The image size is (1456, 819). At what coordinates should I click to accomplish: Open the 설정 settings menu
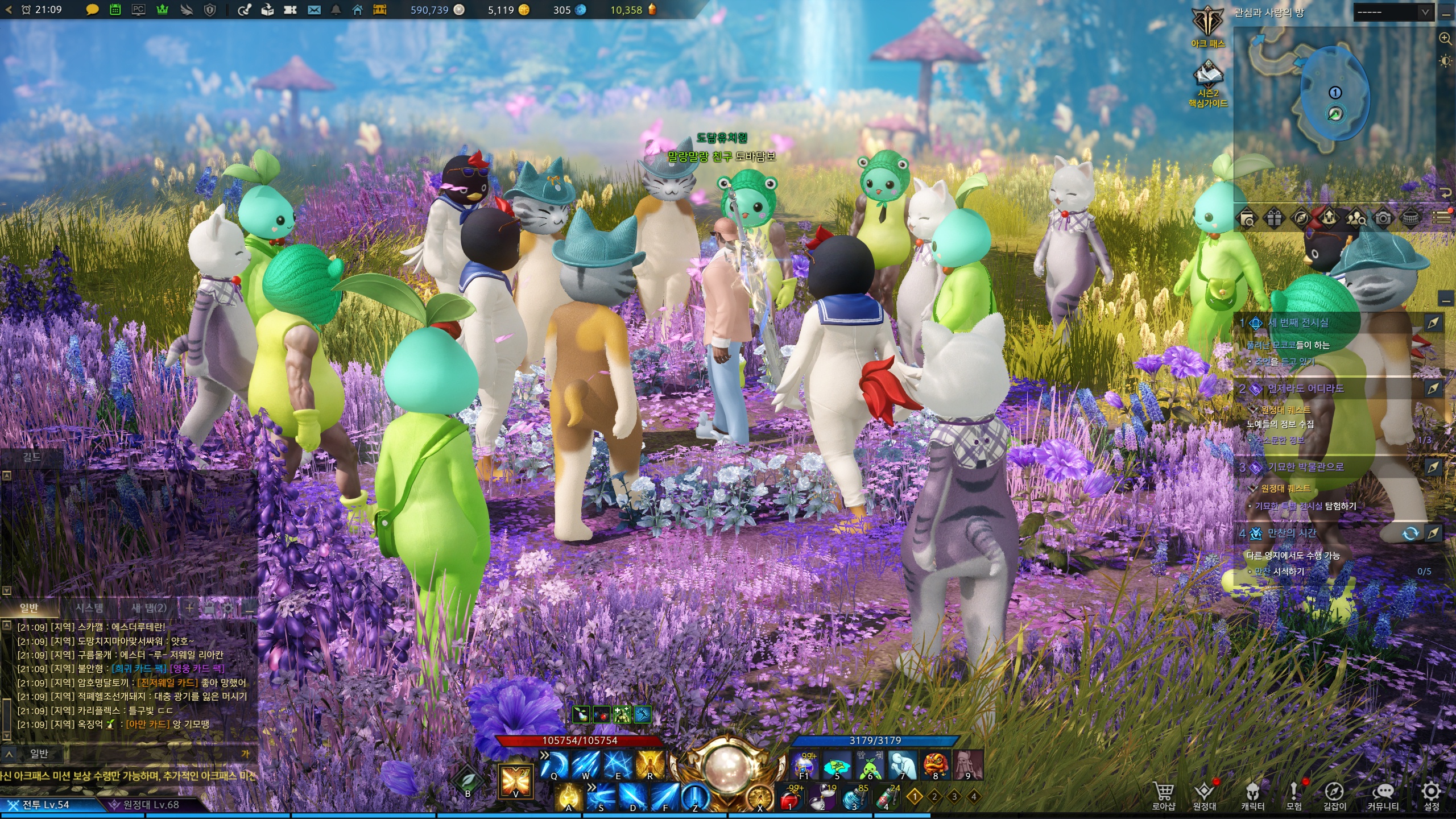1431,794
